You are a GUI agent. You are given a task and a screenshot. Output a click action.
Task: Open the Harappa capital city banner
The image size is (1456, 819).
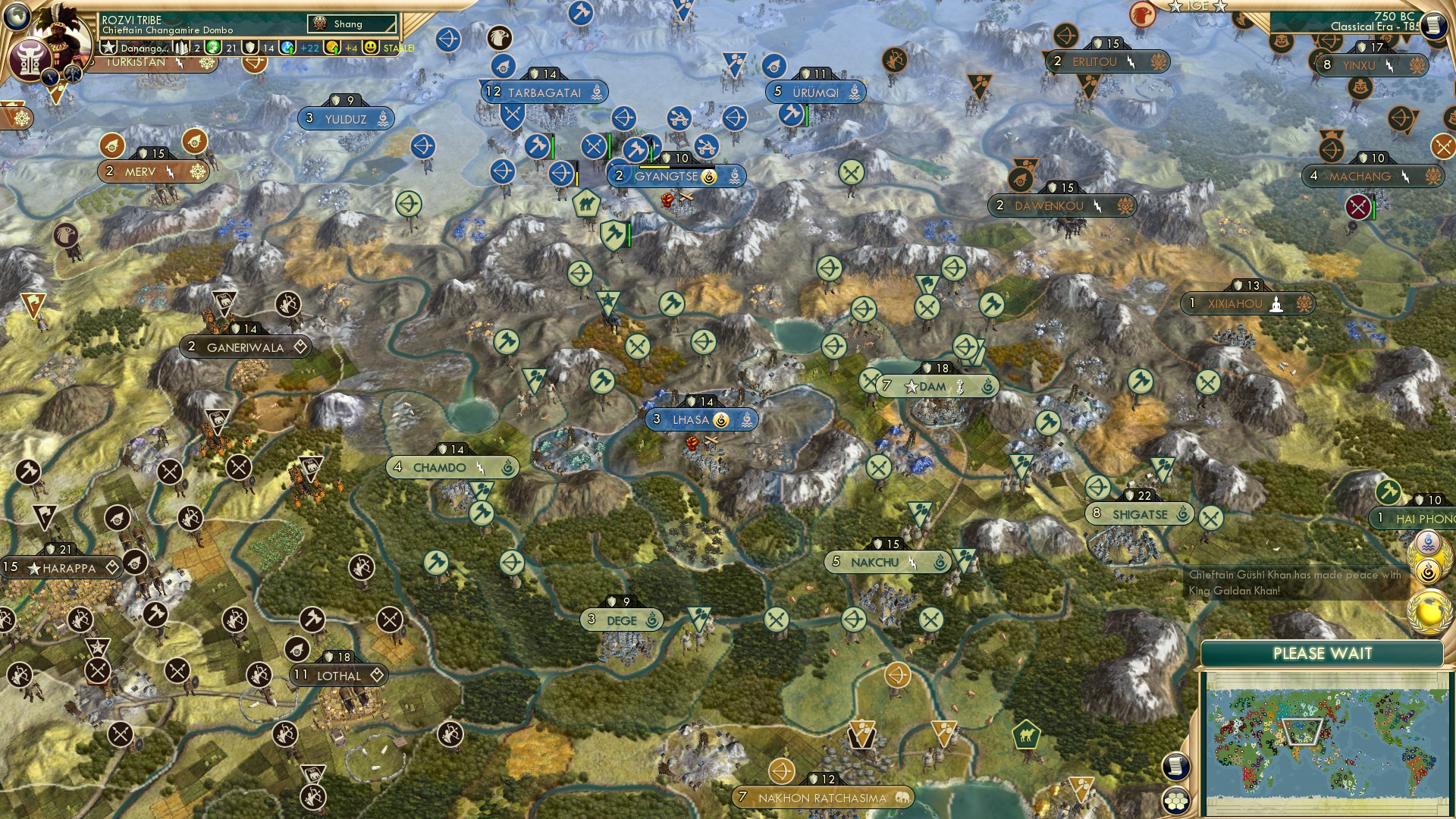pyautogui.click(x=59, y=566)
